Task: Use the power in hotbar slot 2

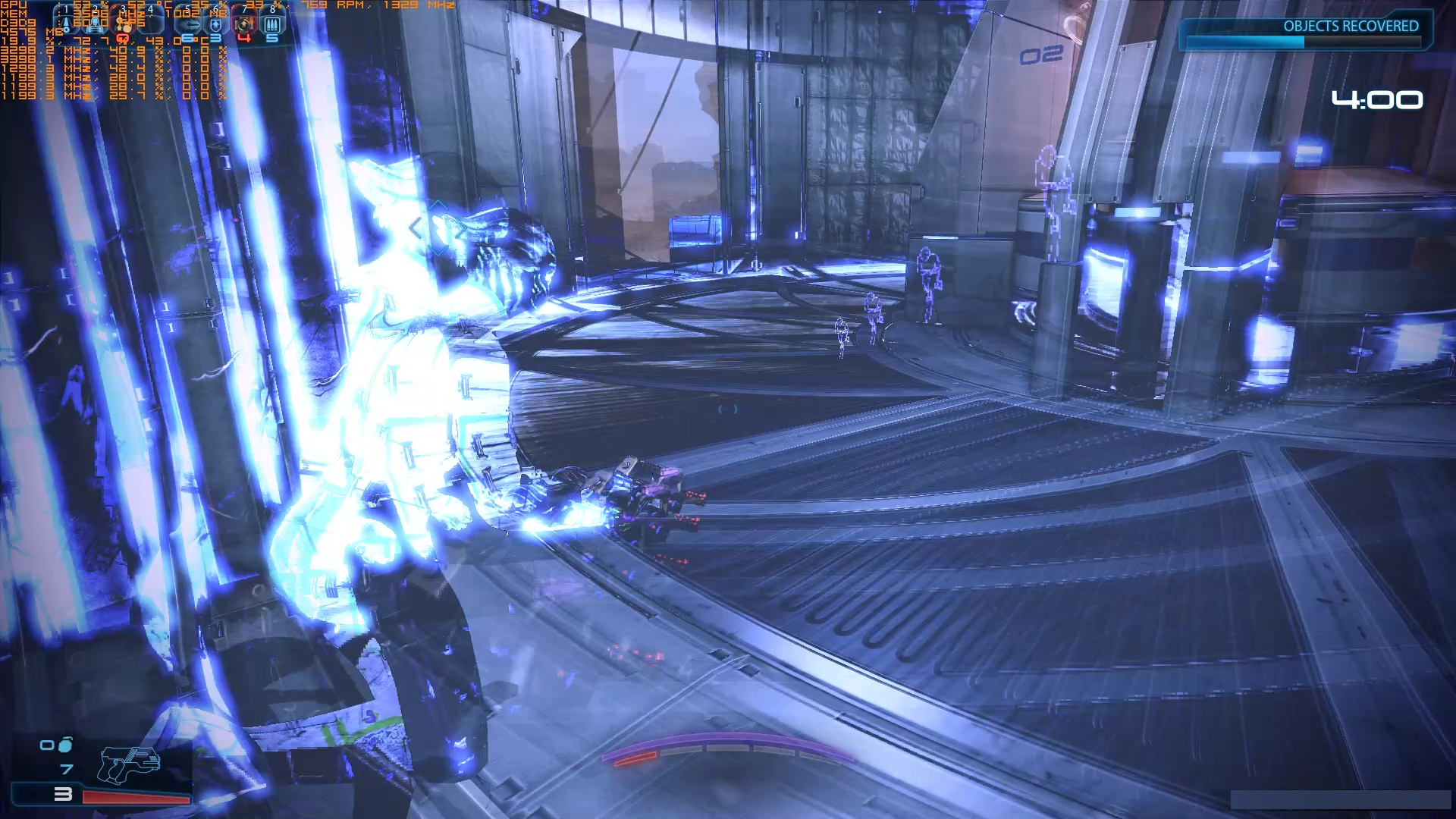Action: [96, 24]
